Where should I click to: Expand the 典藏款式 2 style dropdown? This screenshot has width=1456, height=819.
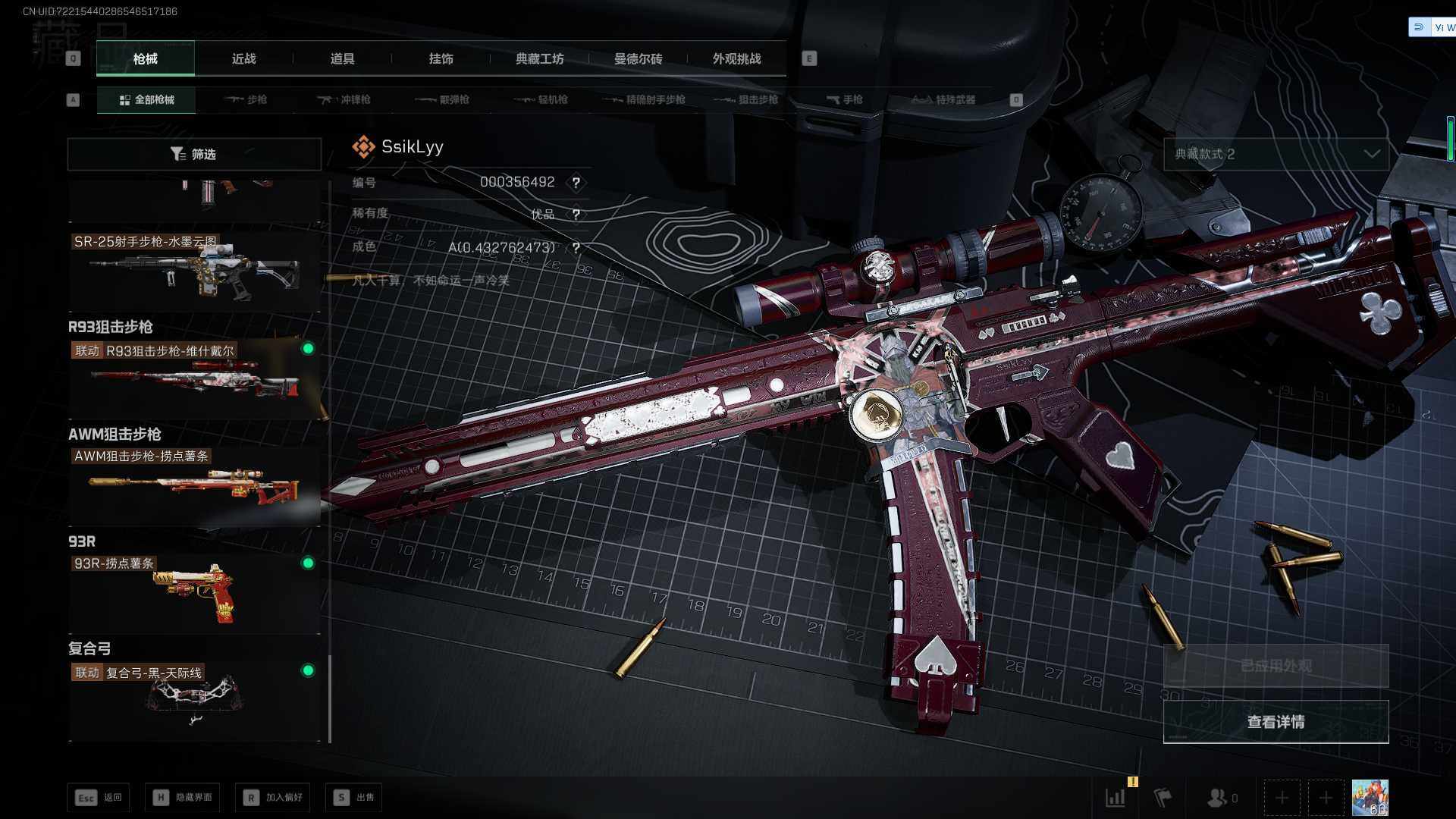coord(1276,154)
